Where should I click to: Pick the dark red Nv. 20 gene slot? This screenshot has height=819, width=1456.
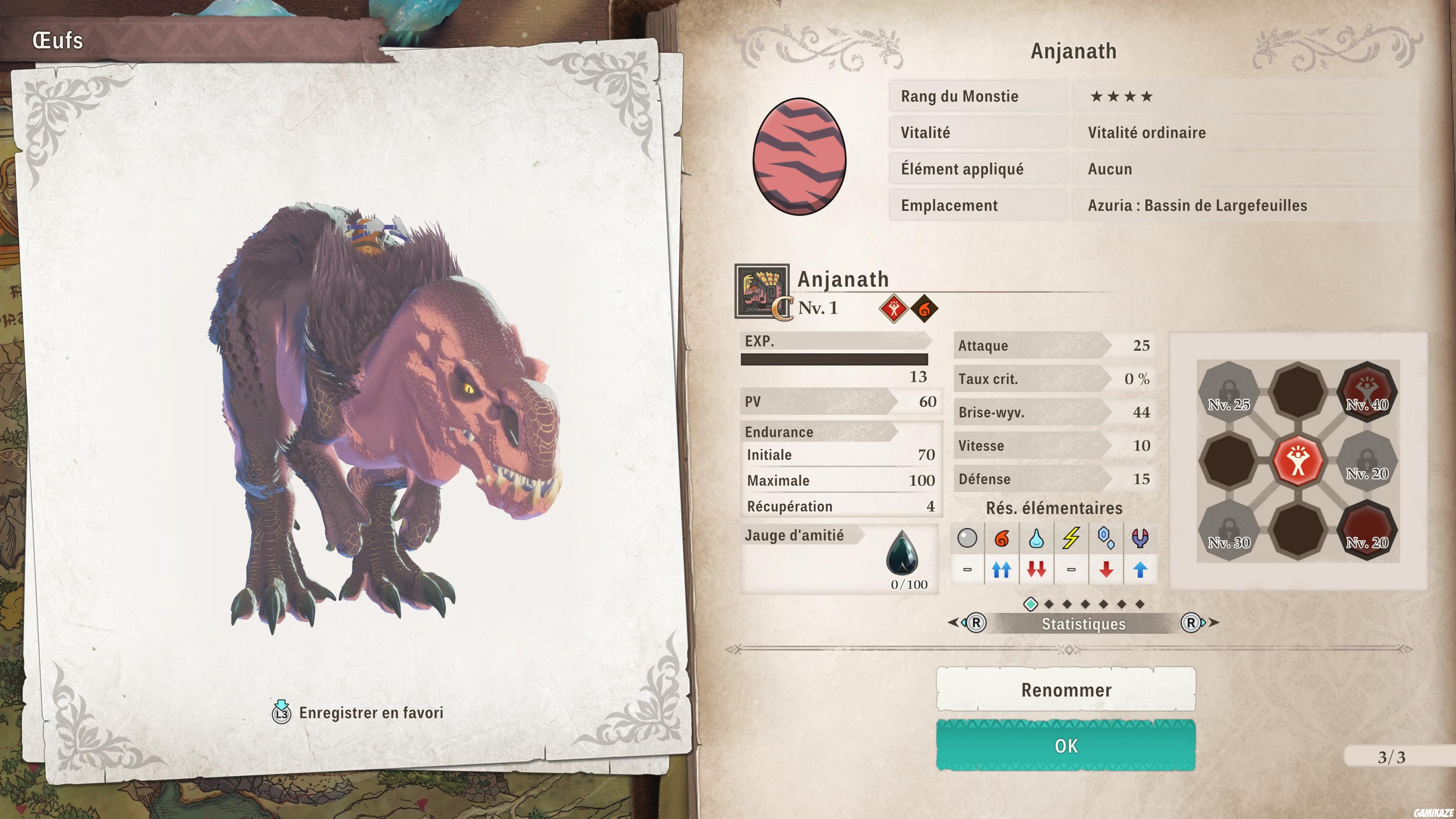coord(1367,530)
